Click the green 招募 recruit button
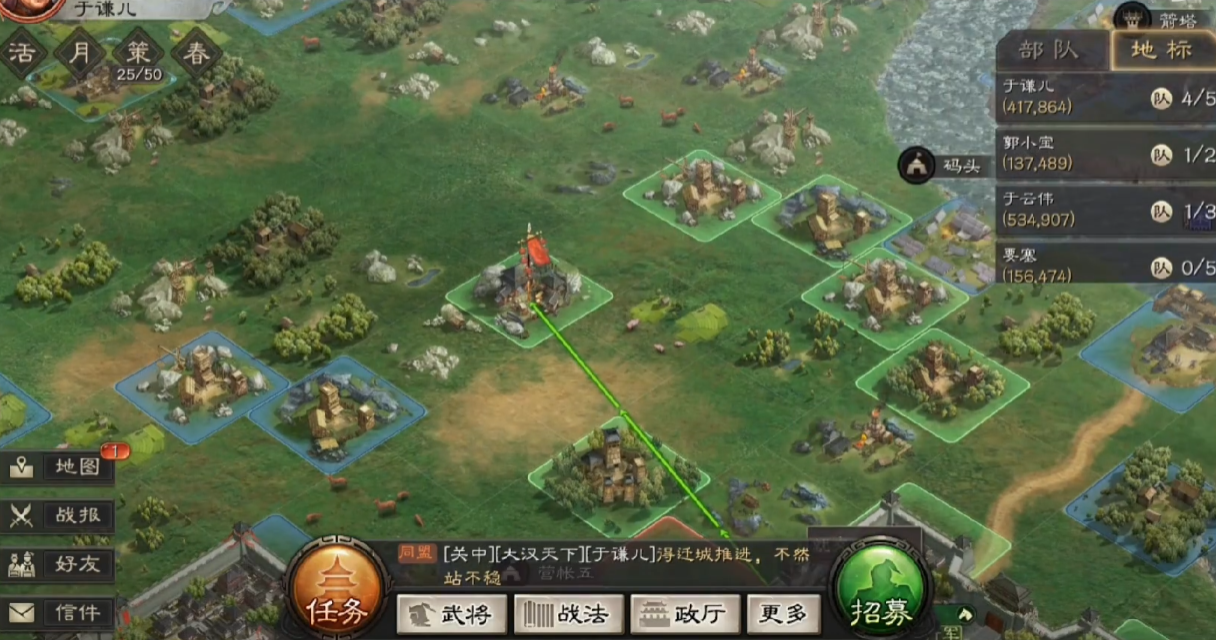This screenshot has height=640, width=1216. [879, 594]
